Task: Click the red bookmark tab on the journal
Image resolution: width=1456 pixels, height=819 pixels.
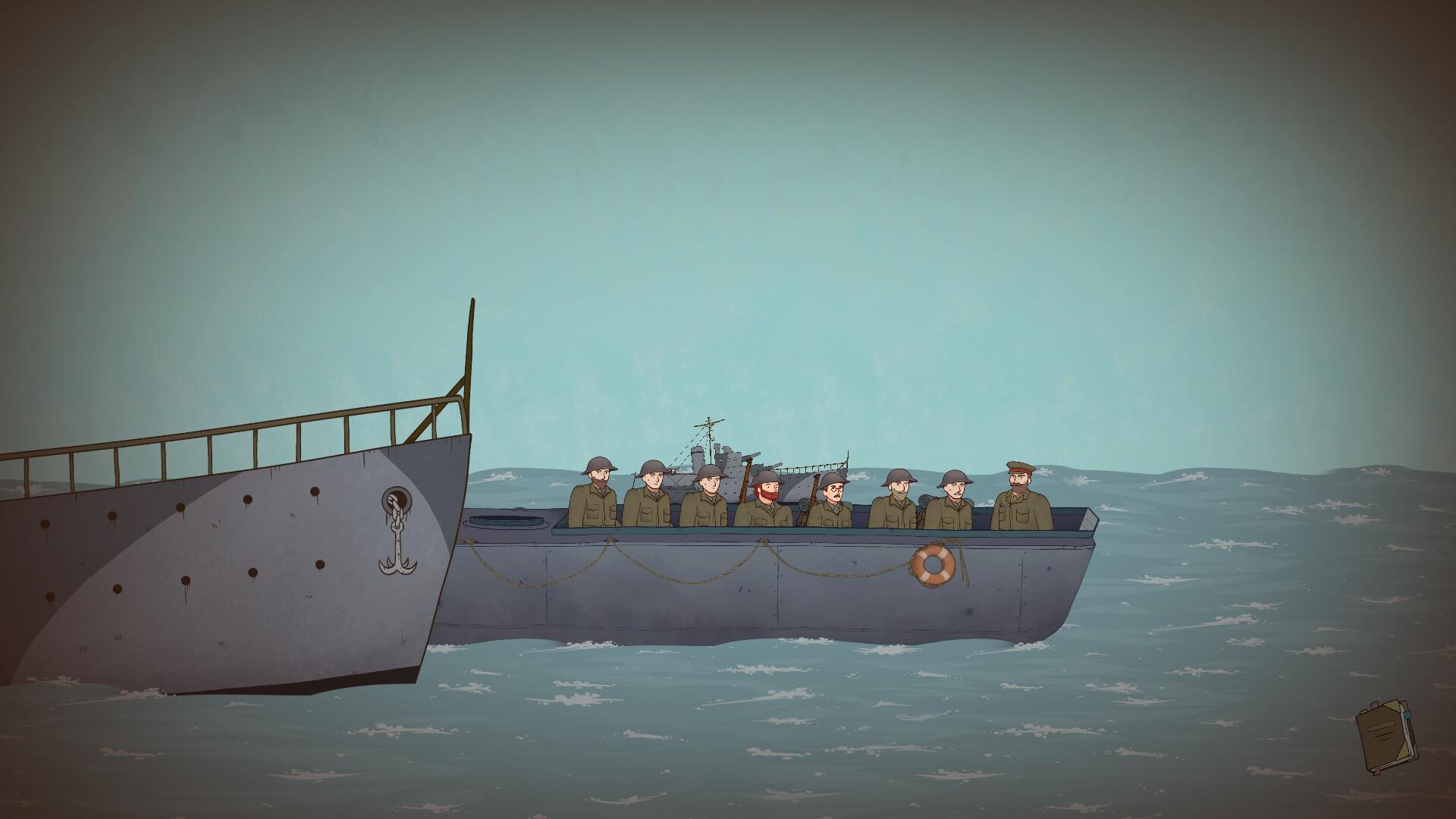Action: (1375, 704)
